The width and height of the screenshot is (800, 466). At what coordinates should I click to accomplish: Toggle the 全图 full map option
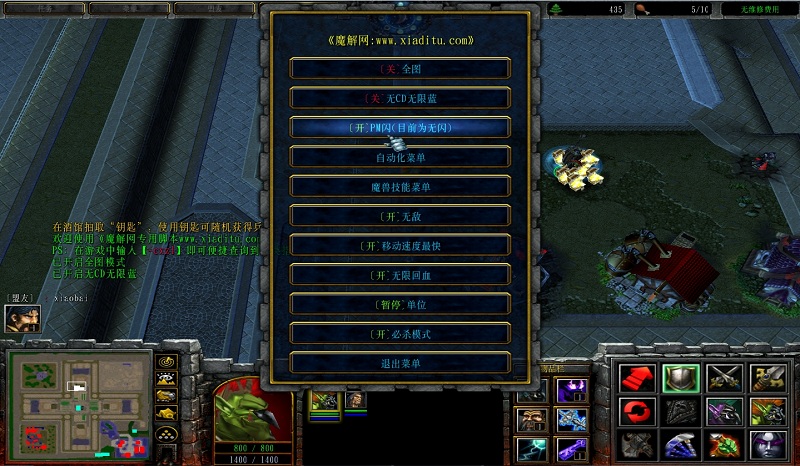click(x=400, y=69)
